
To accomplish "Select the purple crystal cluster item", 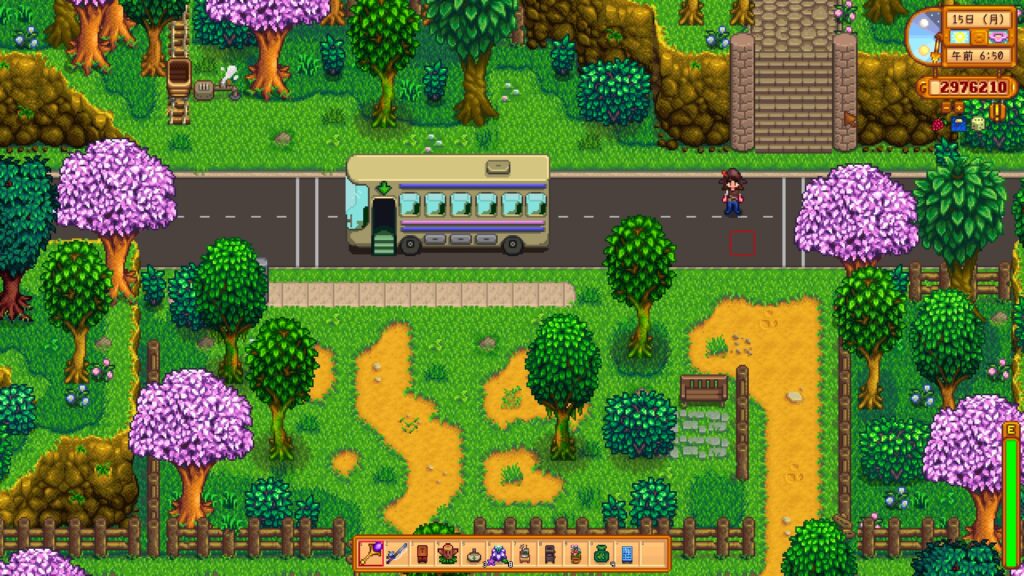I will (x=498, y=553).
